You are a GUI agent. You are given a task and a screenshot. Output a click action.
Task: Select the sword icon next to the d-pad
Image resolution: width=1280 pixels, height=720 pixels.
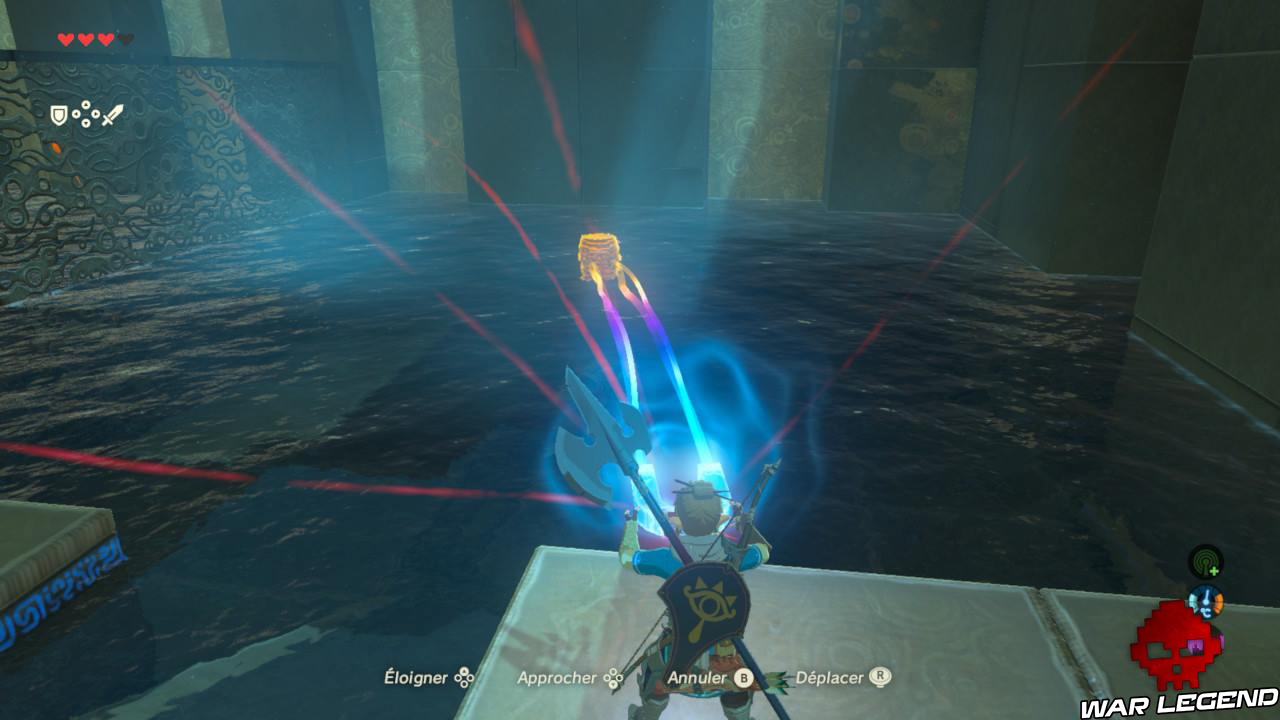112,115
